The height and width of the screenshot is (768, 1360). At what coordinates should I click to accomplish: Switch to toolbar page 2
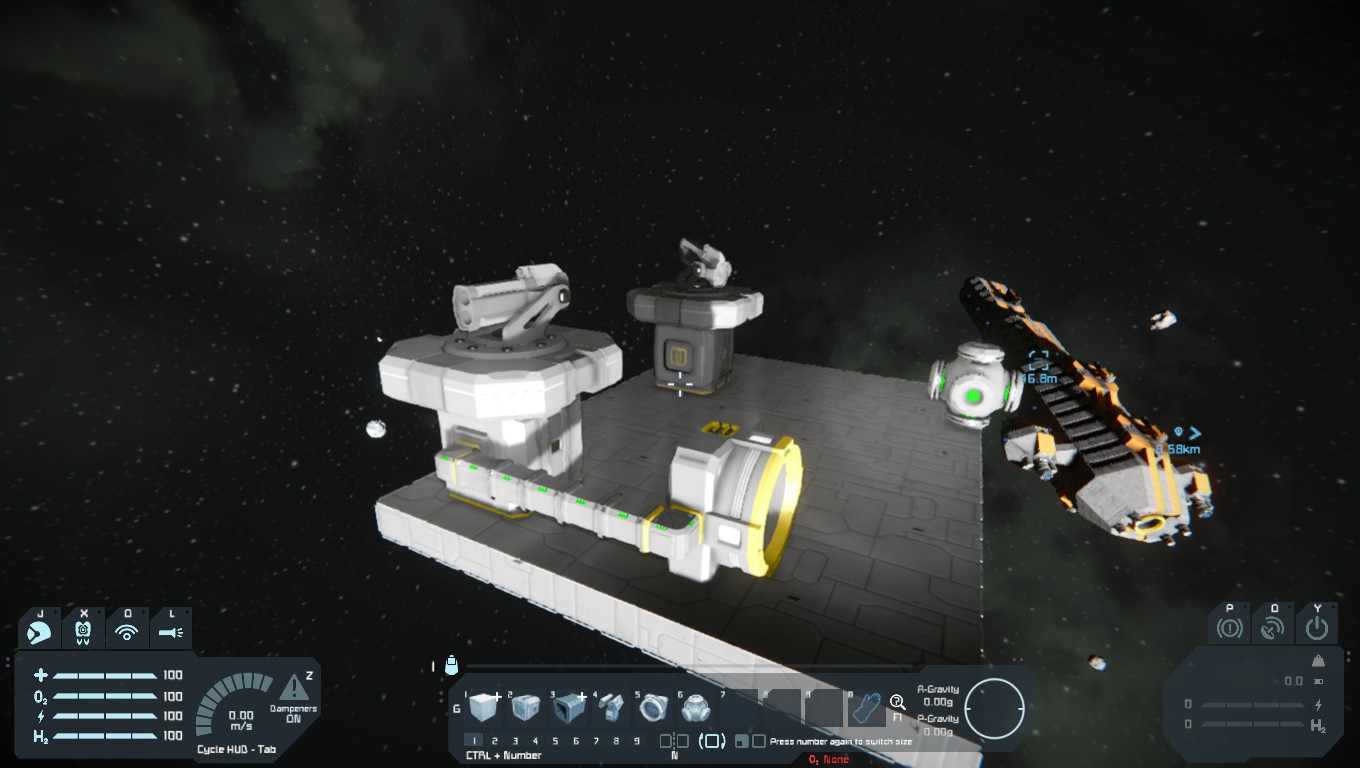pos(495,741)
